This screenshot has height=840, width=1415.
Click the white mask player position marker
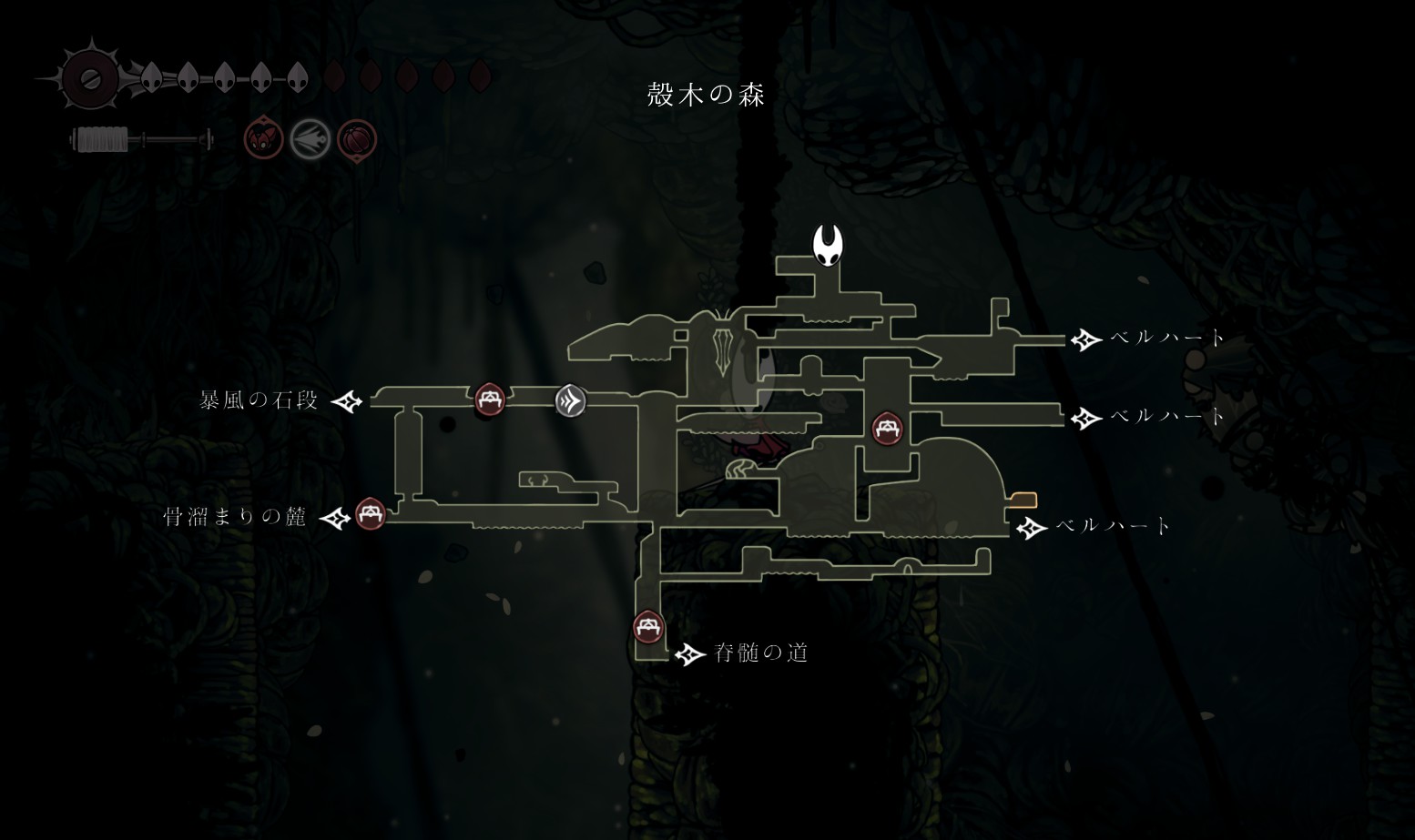point(828,246)
